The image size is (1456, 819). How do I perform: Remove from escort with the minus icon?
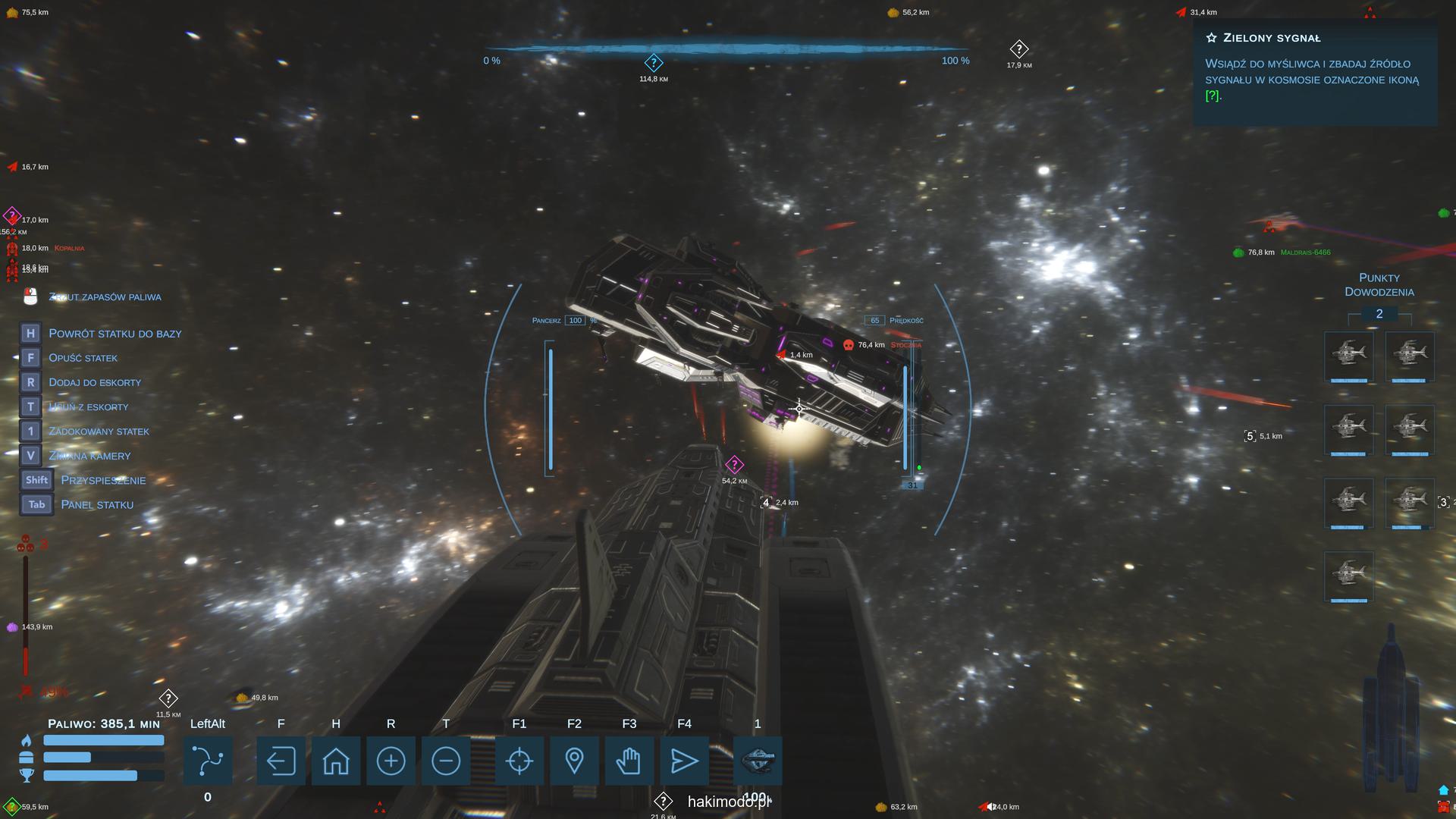446,761
